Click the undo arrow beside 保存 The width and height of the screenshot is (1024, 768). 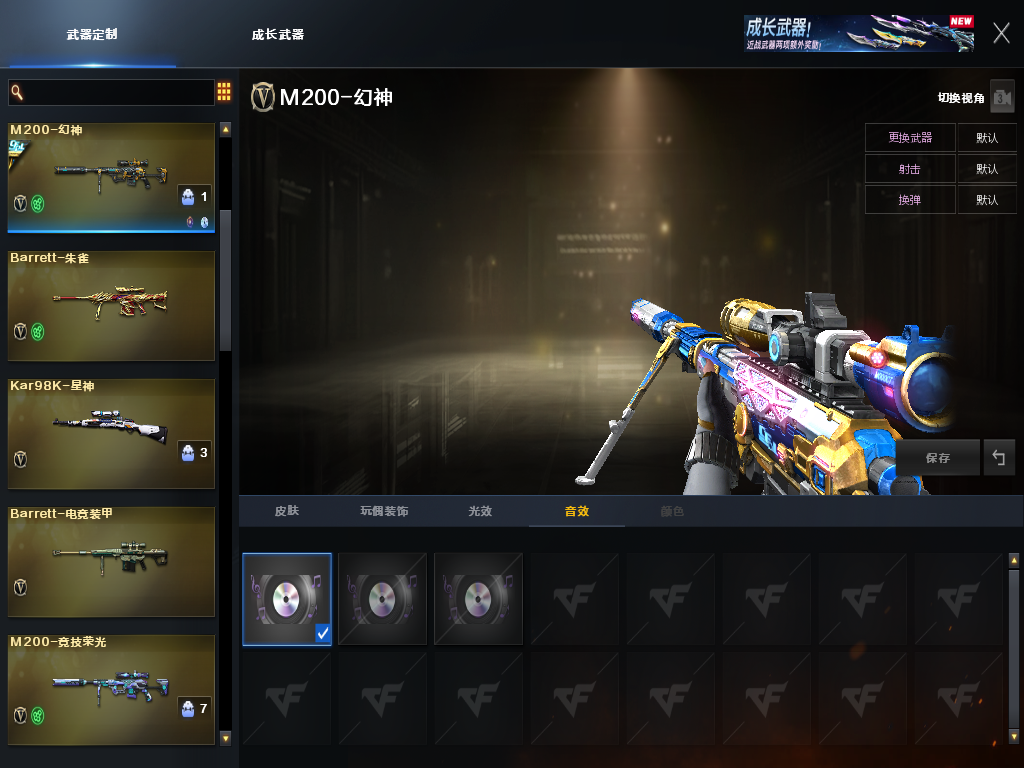(998, 458)
